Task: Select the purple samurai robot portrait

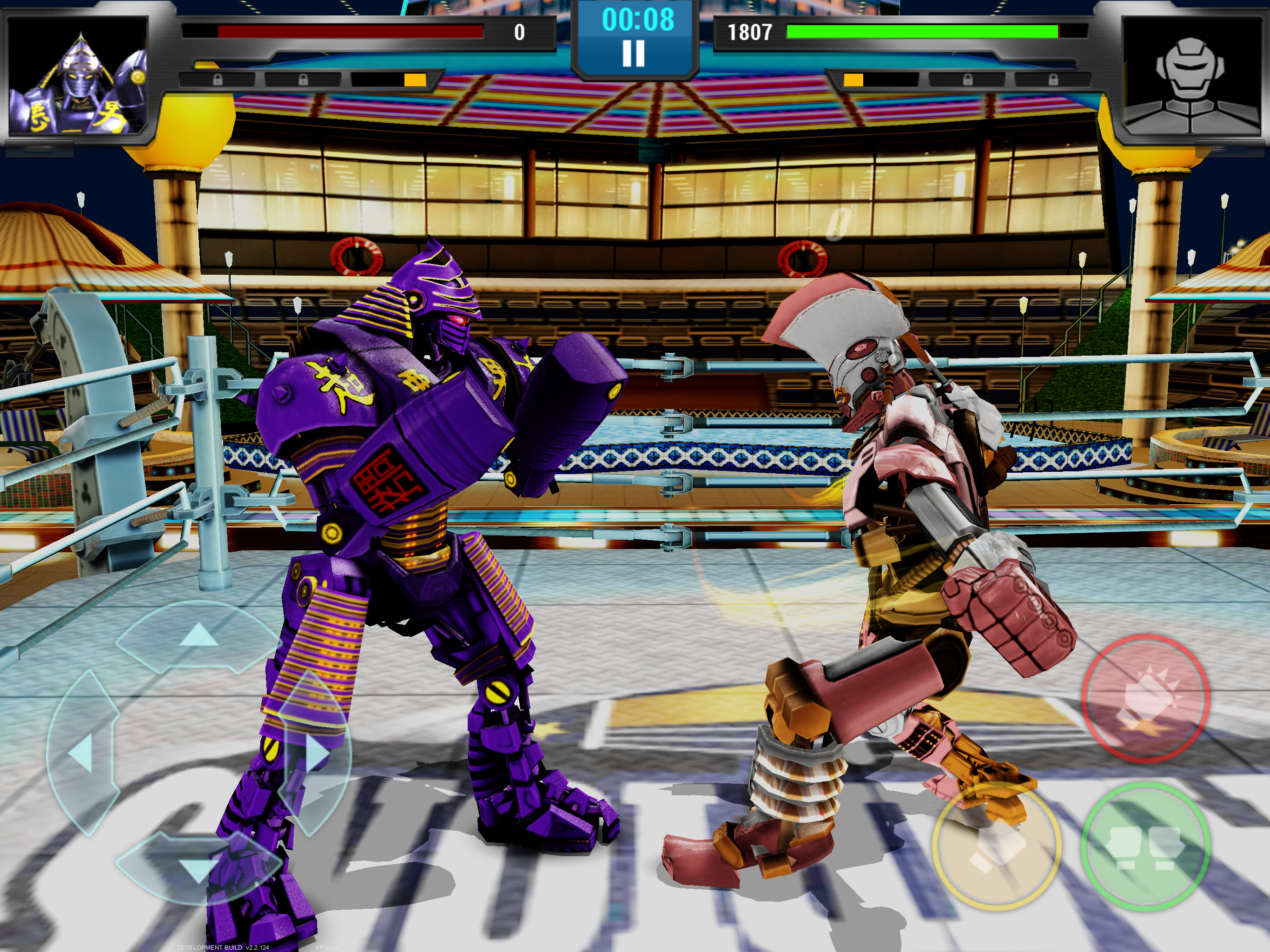Action: [x=78, y=75]
